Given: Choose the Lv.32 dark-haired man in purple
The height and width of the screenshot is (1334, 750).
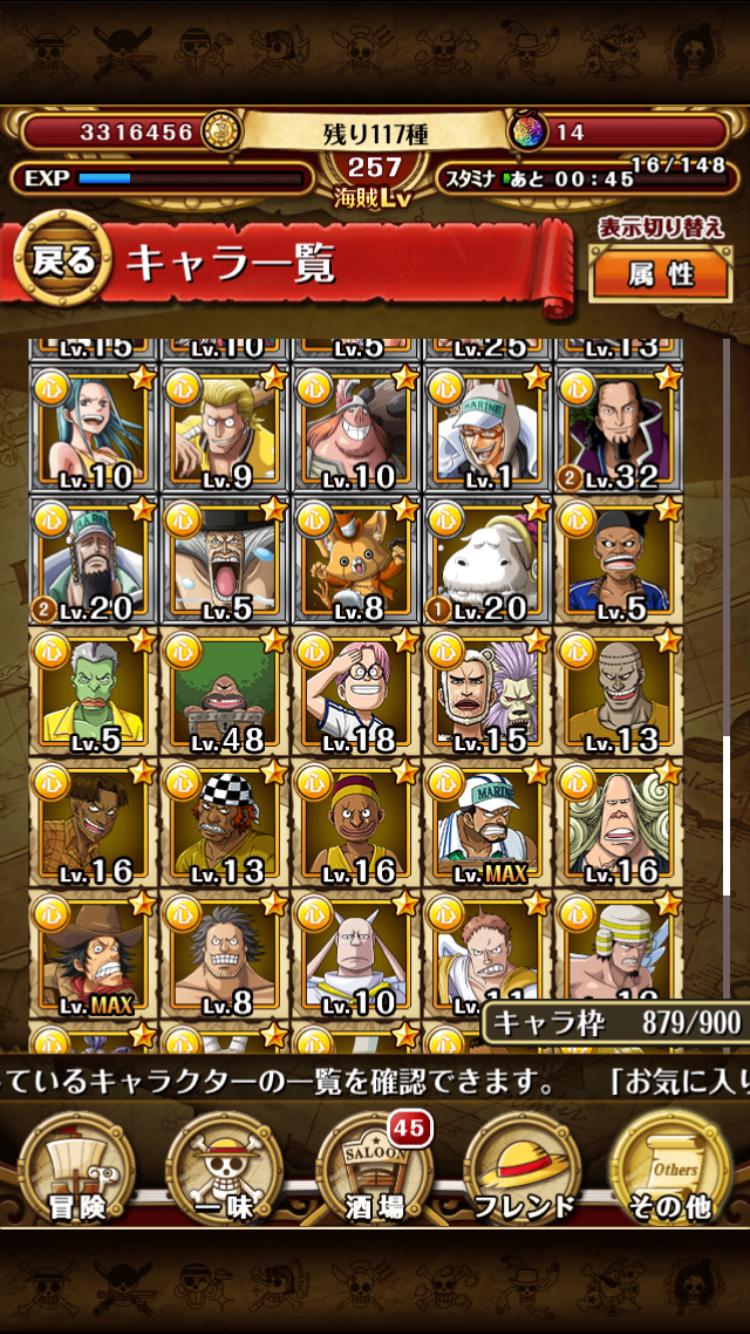Looking at the screenshot, I should click(618, 428).
